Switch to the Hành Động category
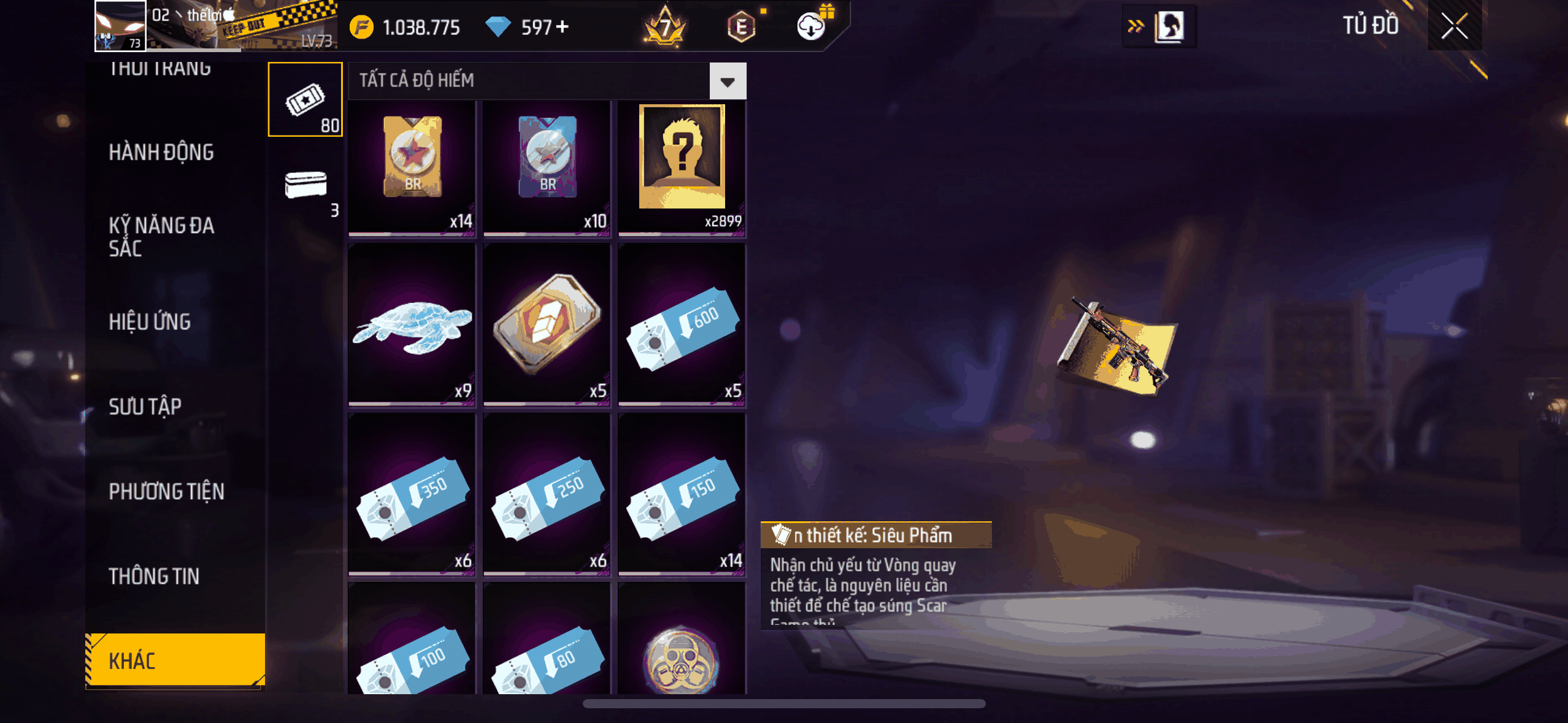 coord(161,152)
